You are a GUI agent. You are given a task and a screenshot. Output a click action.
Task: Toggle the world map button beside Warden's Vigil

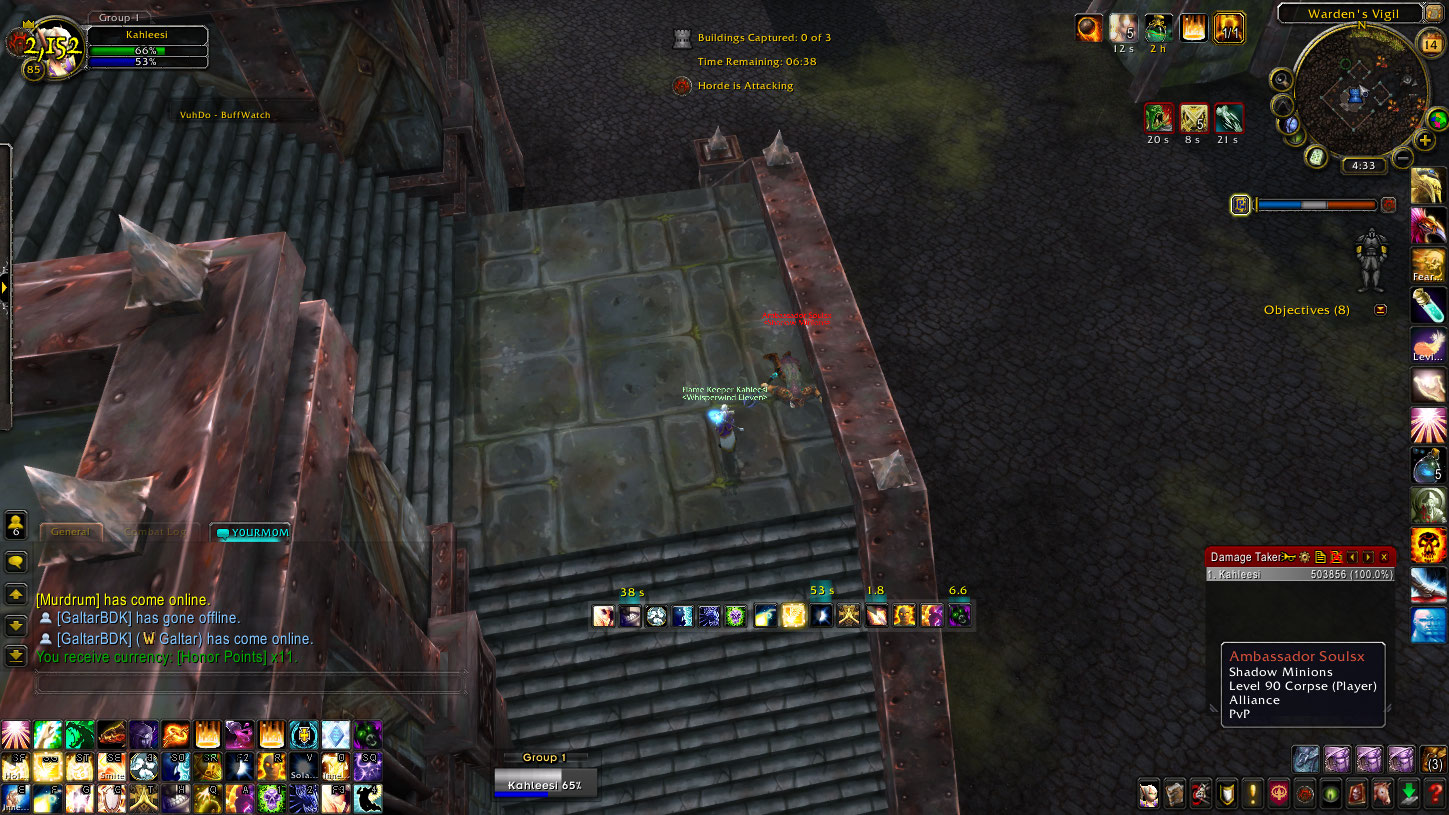(x=1436, y=14)
